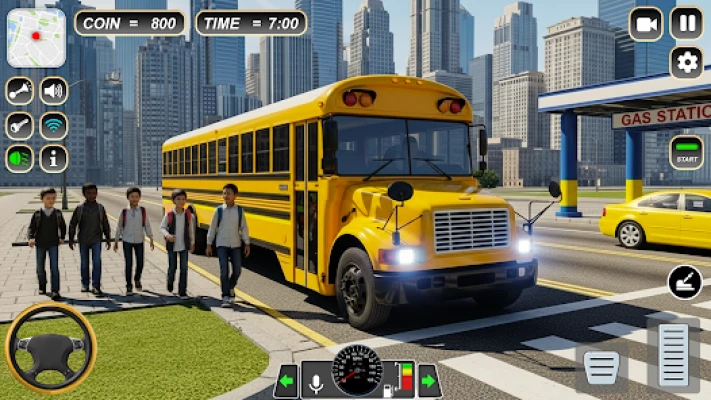Activate the left turn arrow
Viewport: 711px width, 400px height.
pos(287,381)
